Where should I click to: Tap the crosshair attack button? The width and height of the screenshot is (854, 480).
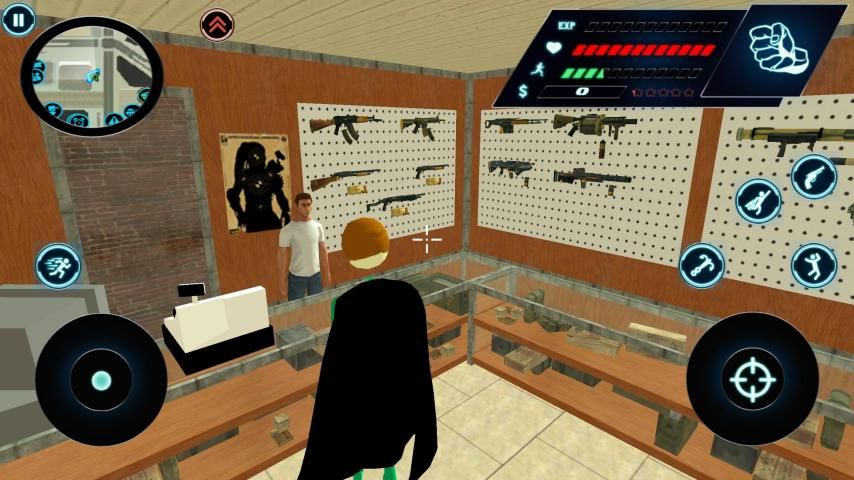coord(752,378)
